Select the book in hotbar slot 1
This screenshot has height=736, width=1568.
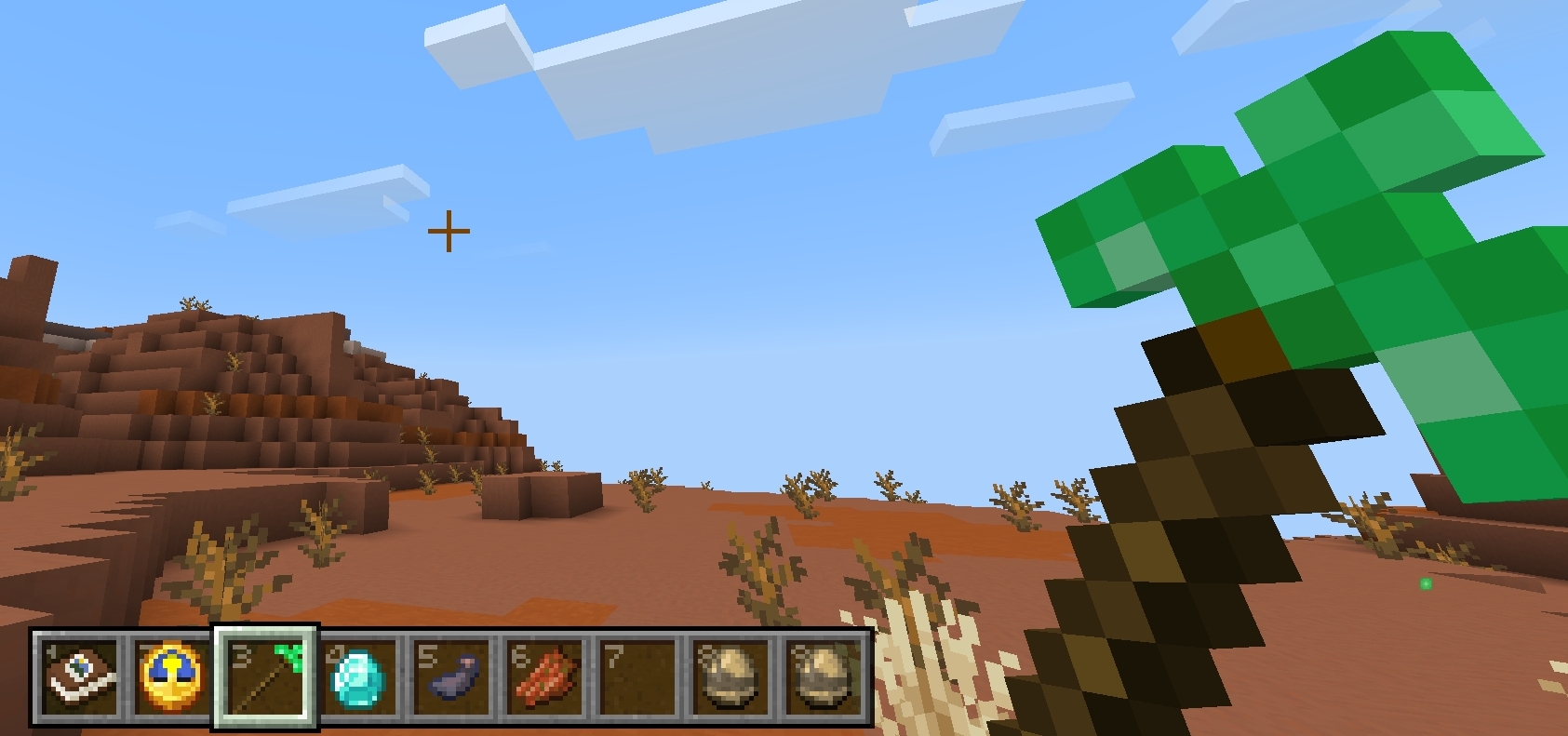click(x=77, y=681)
